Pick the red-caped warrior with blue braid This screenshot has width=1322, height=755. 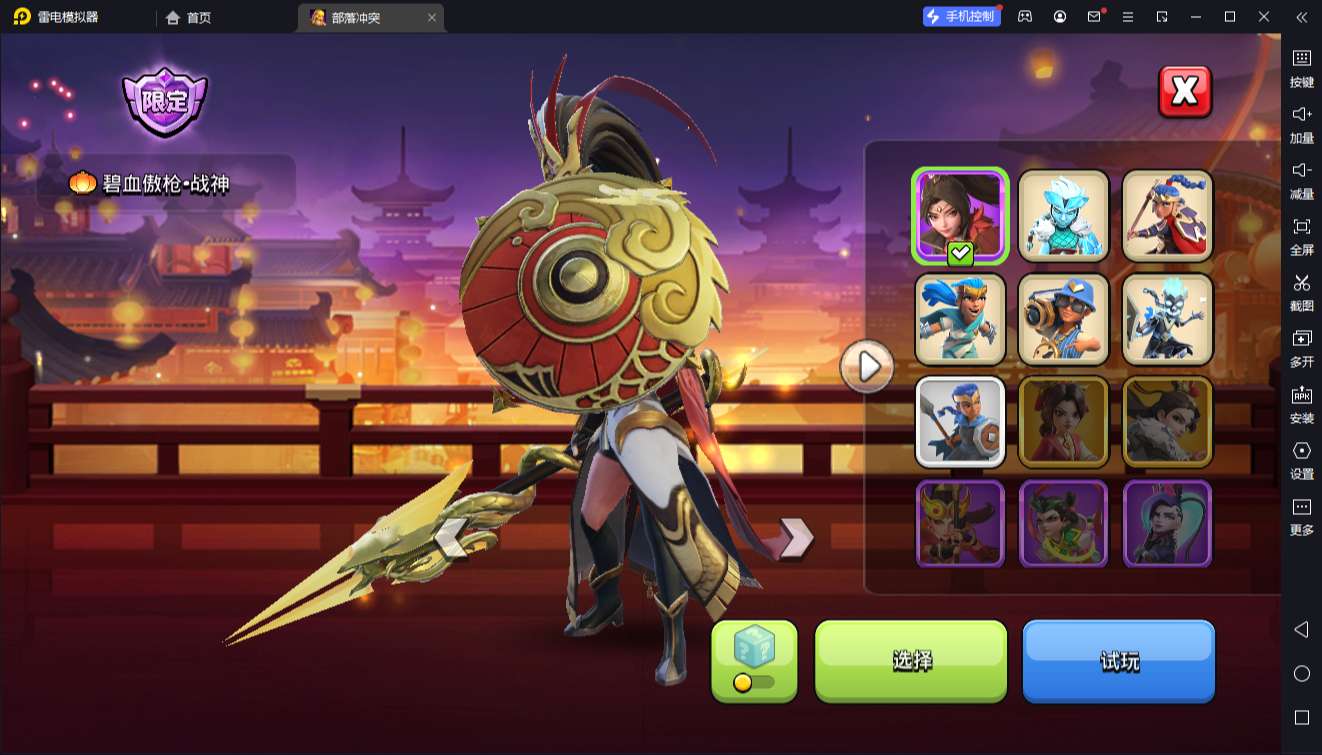point(1167,216)
